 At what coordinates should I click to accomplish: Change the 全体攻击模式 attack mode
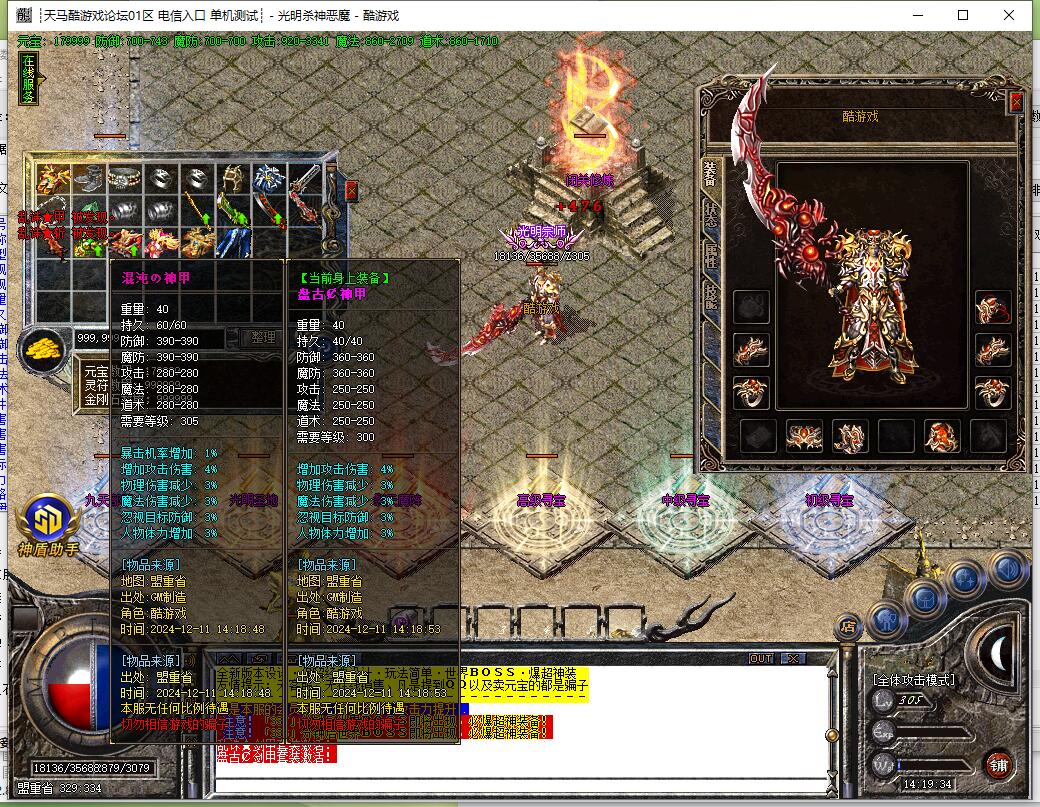(x=914, y=680)
